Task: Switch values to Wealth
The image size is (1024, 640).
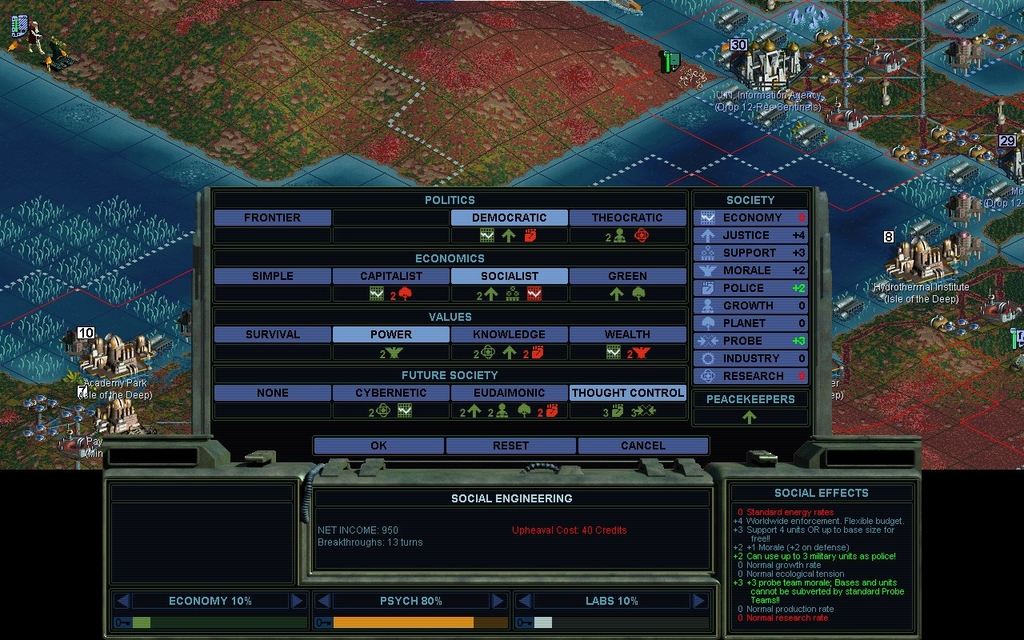Action: (x=627, y=334)
